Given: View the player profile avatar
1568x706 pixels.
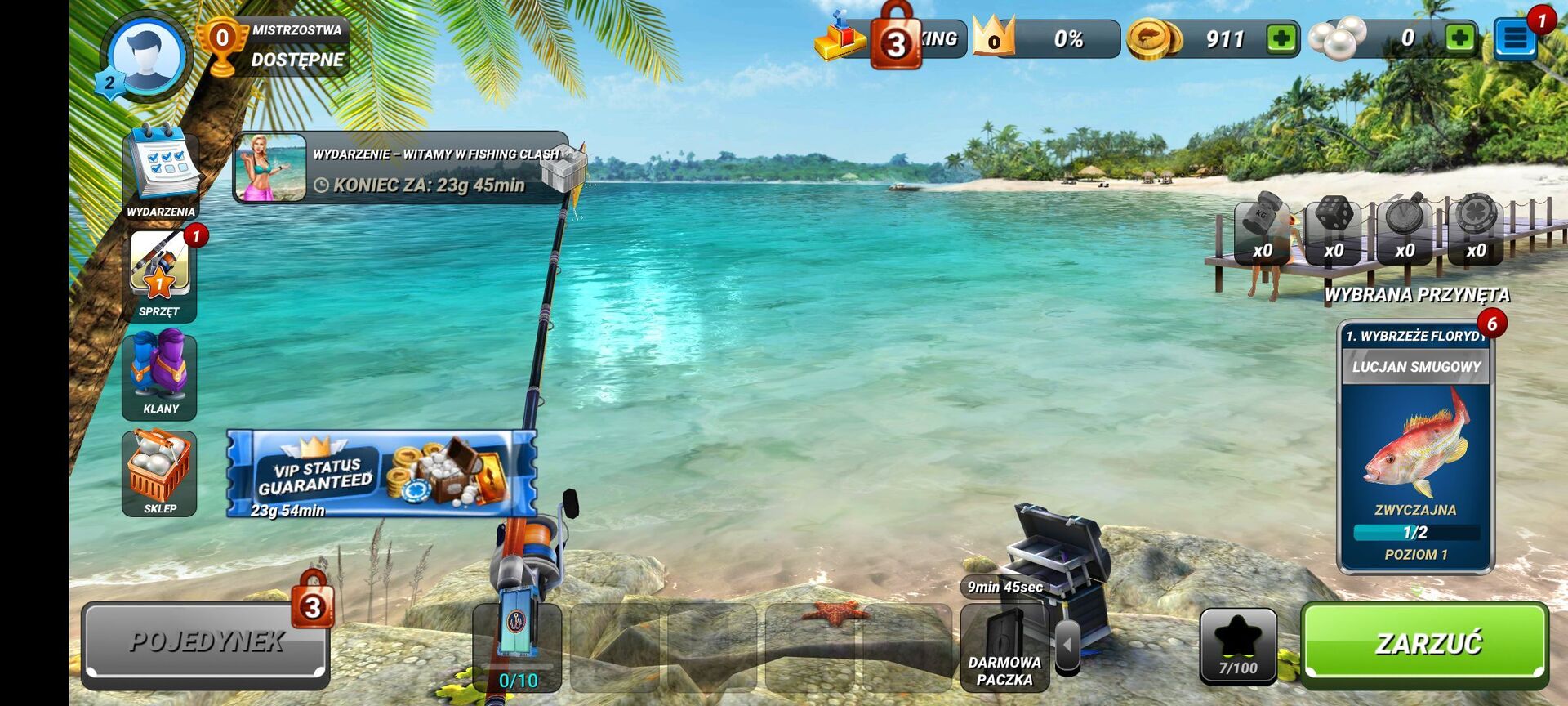Looking at the screenshot, I should 146,56.
